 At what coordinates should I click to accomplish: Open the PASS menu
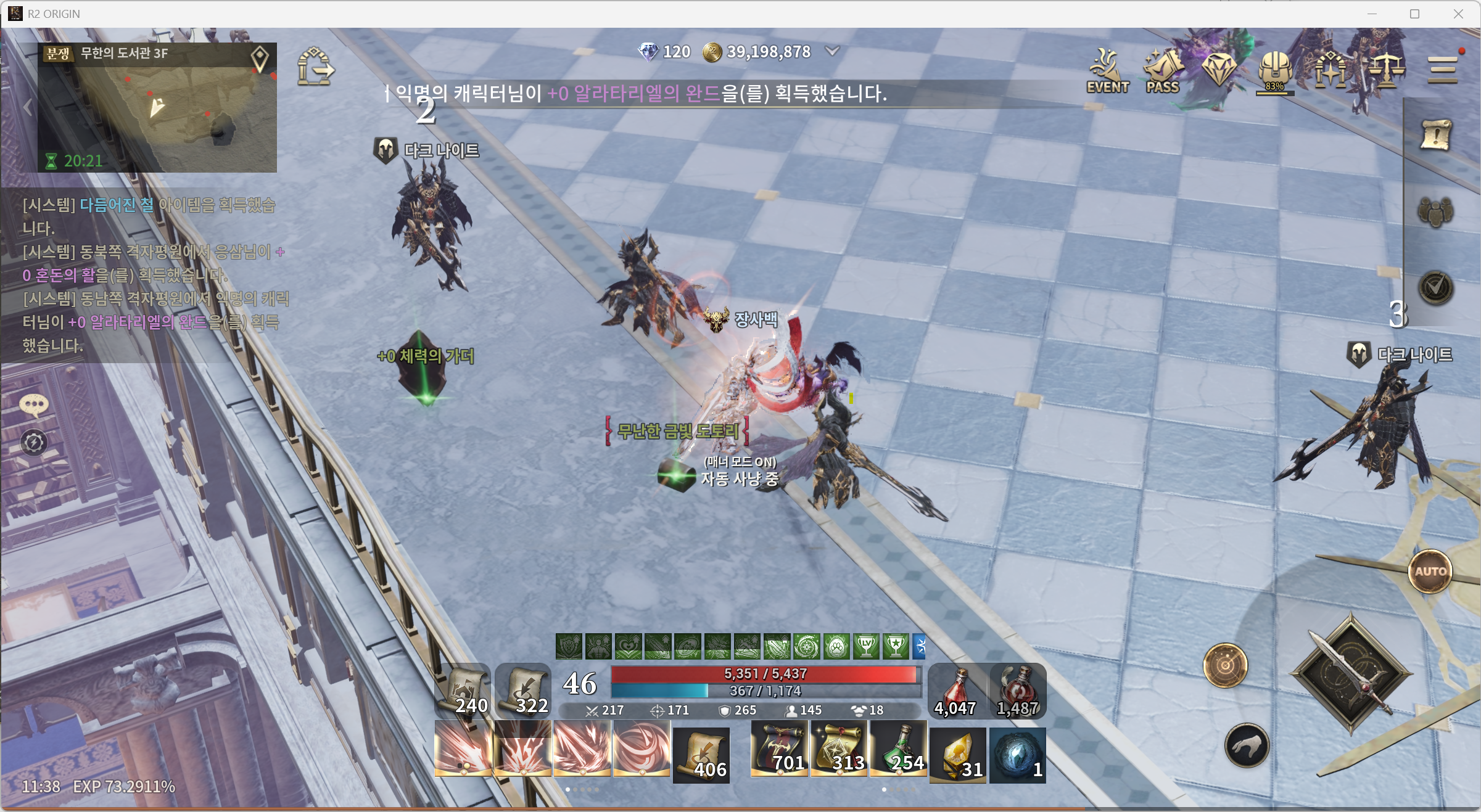[x=1163, y=71]
